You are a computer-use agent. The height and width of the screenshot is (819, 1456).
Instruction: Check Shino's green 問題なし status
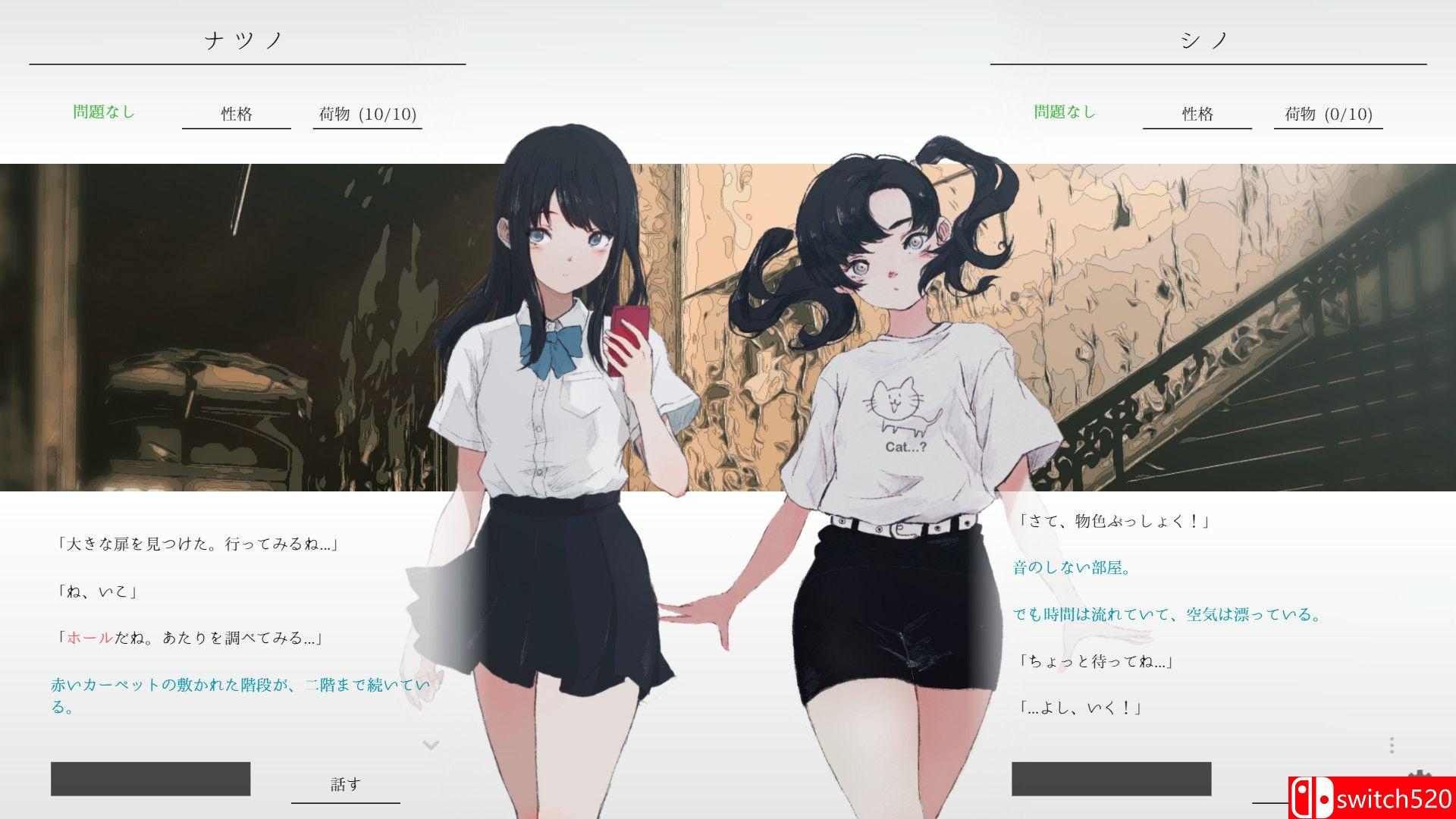coord(1065,111)
